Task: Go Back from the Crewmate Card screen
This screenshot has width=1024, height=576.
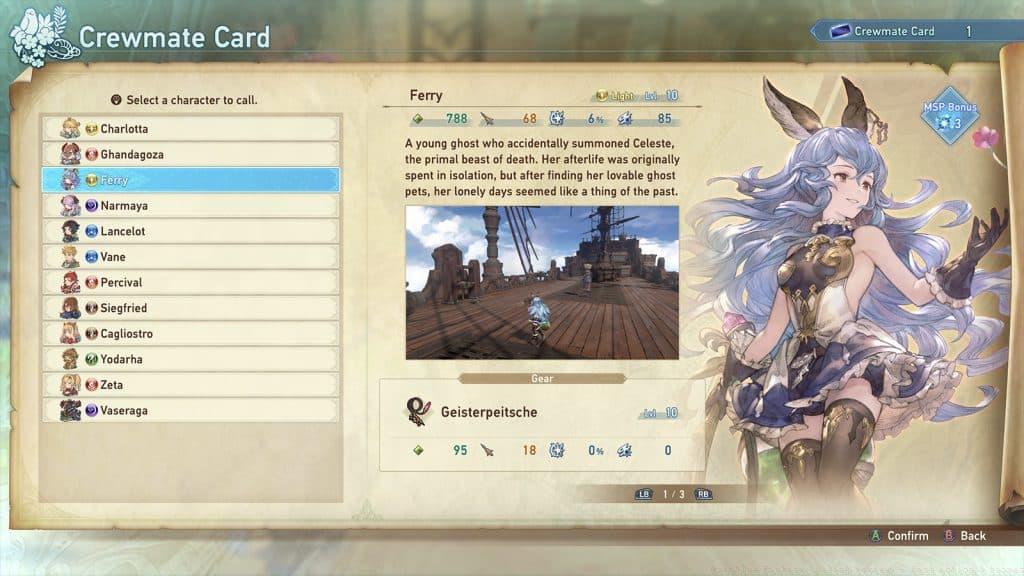Action: (964, 536)
